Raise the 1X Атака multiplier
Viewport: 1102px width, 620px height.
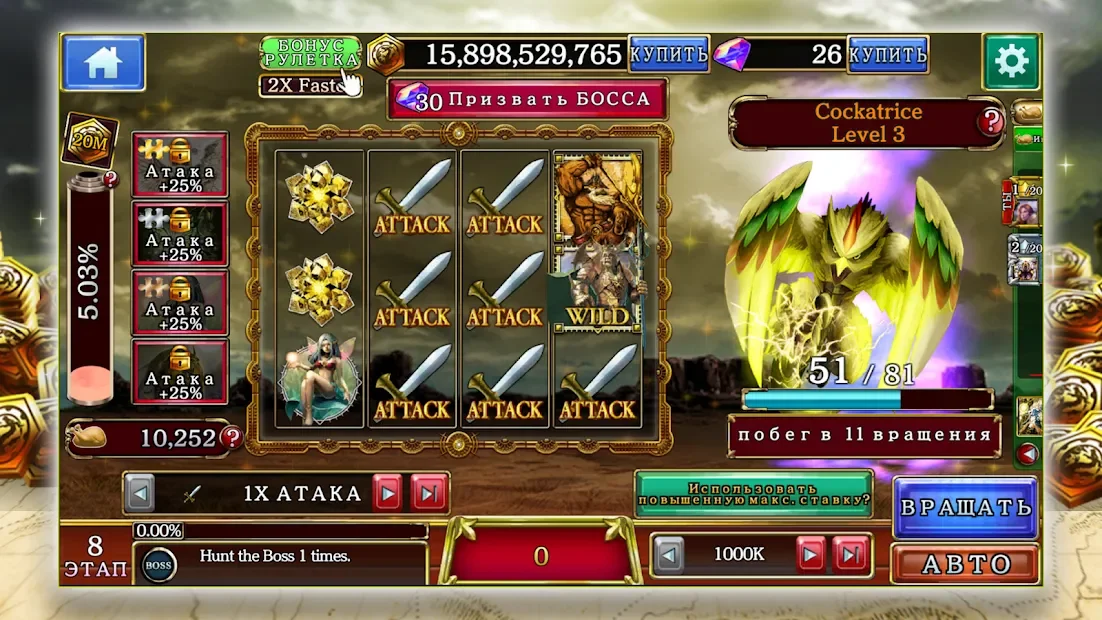387,493
